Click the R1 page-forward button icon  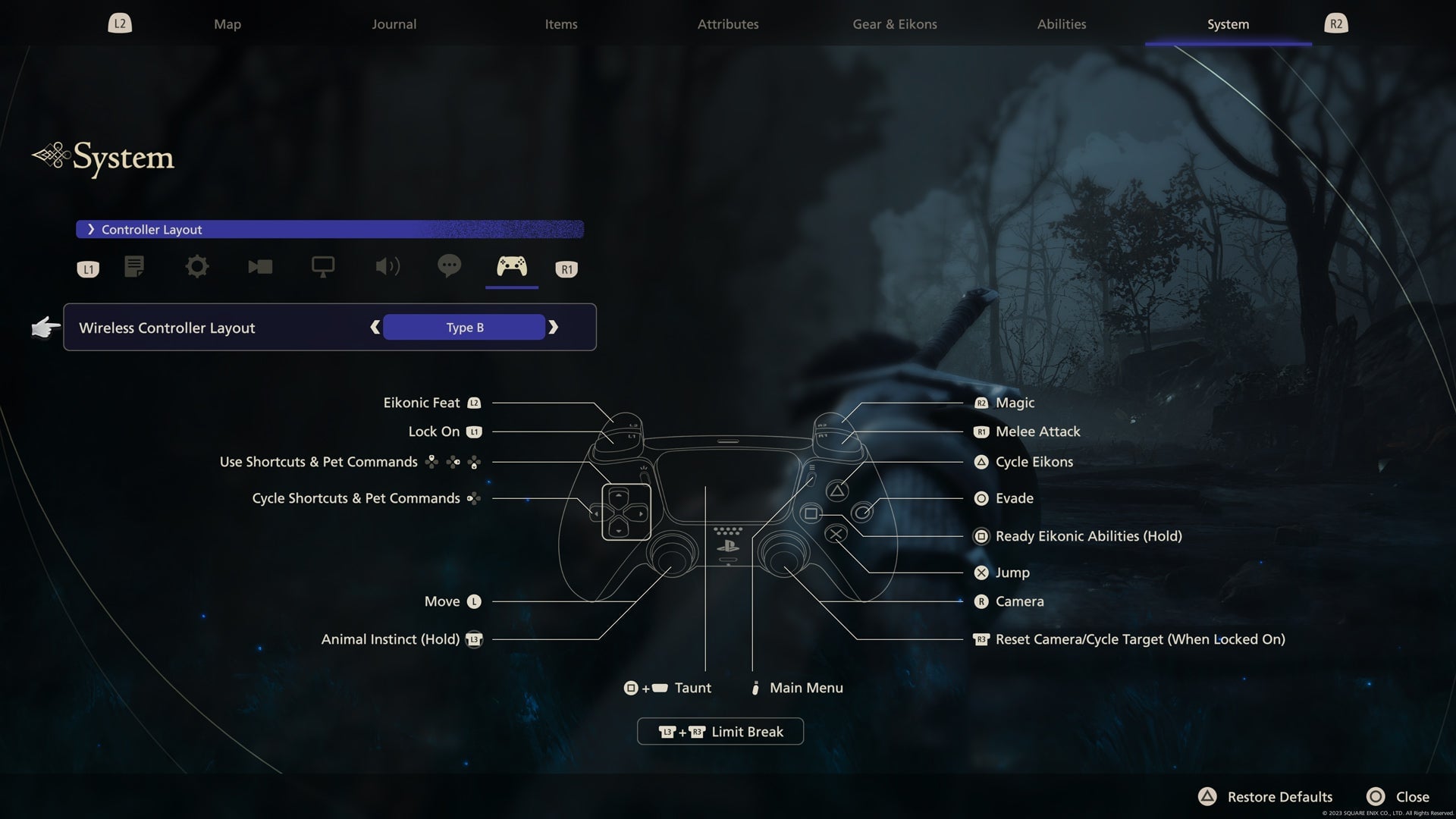(x=566, y=268)
